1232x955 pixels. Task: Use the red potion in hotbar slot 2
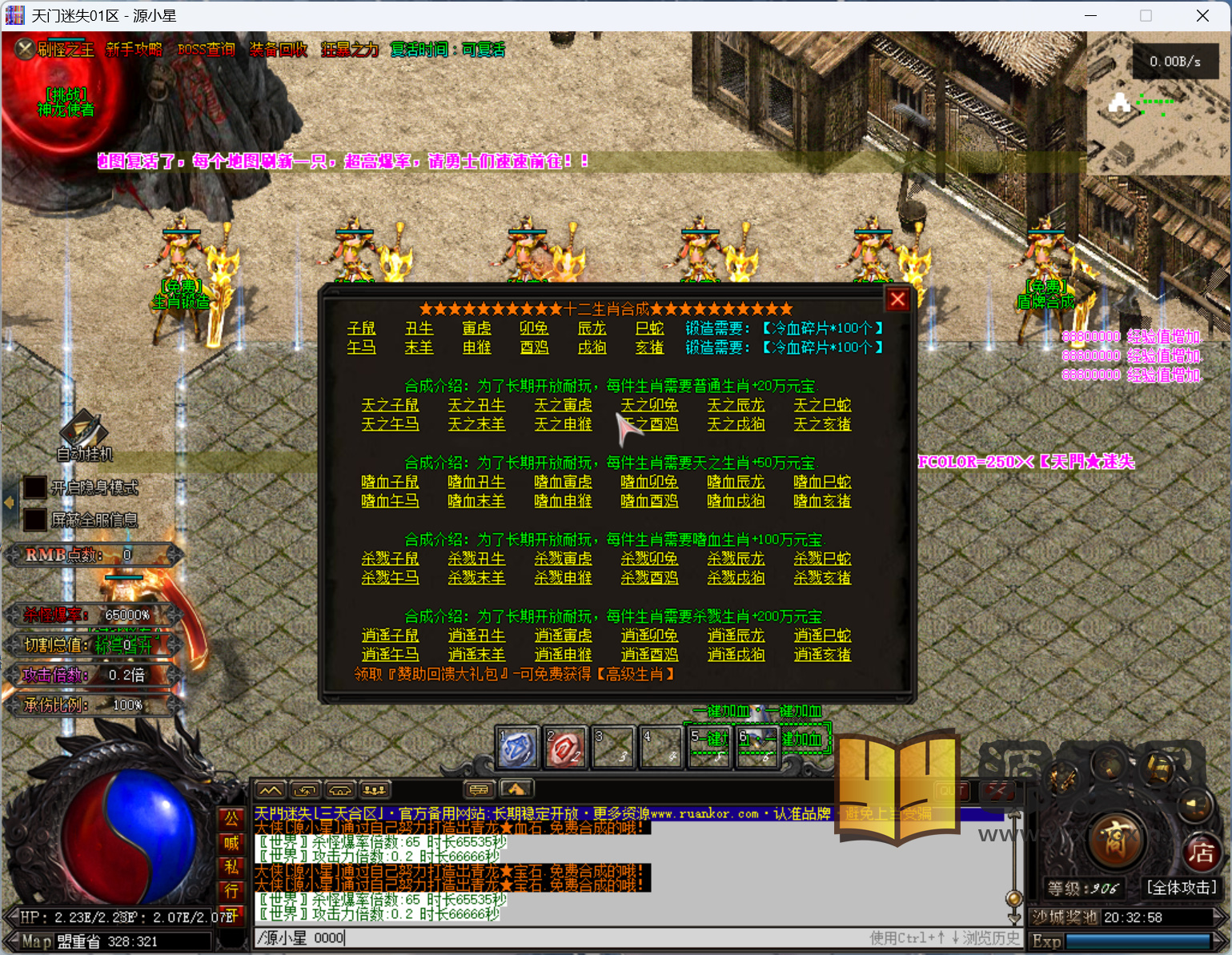(565, 748)
